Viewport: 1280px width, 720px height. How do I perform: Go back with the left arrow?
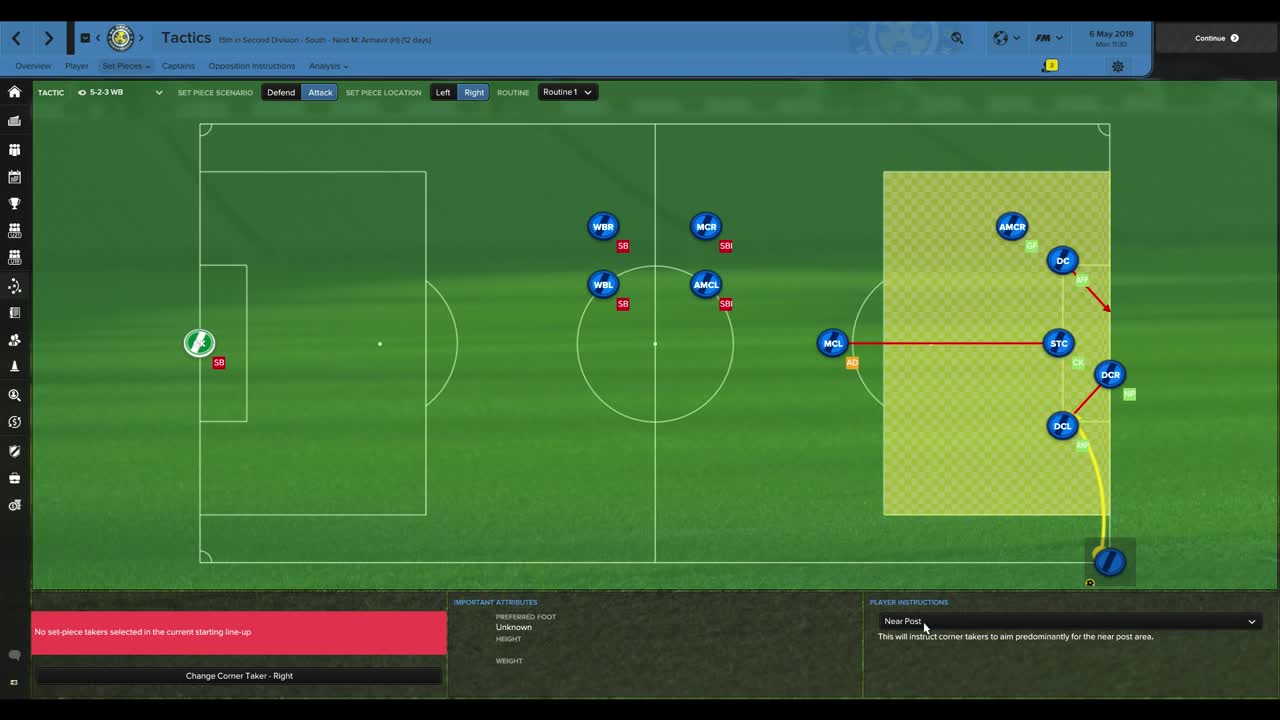[x=17, y=38]
